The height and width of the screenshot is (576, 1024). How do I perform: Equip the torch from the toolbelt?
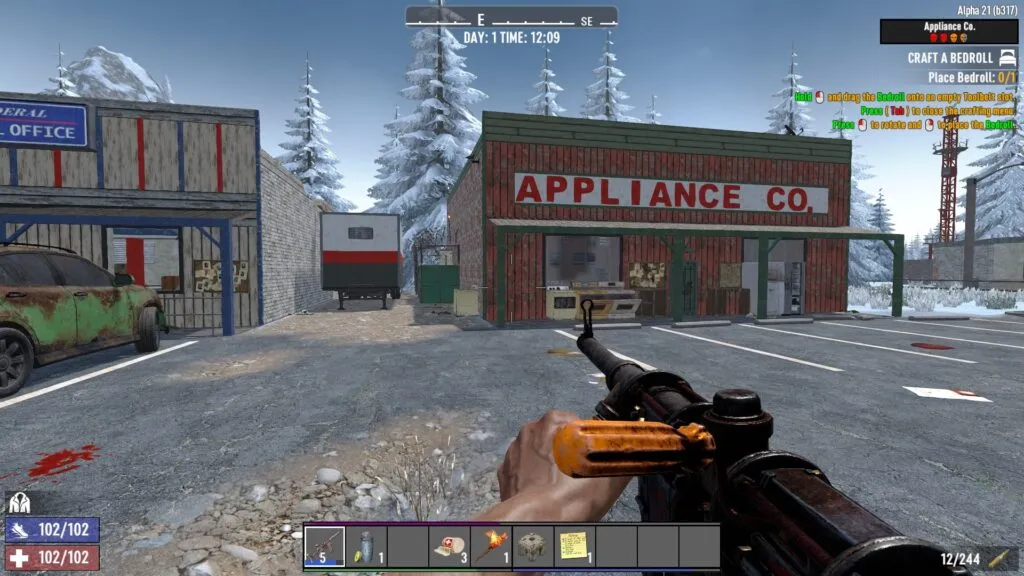tap(491, 546)
